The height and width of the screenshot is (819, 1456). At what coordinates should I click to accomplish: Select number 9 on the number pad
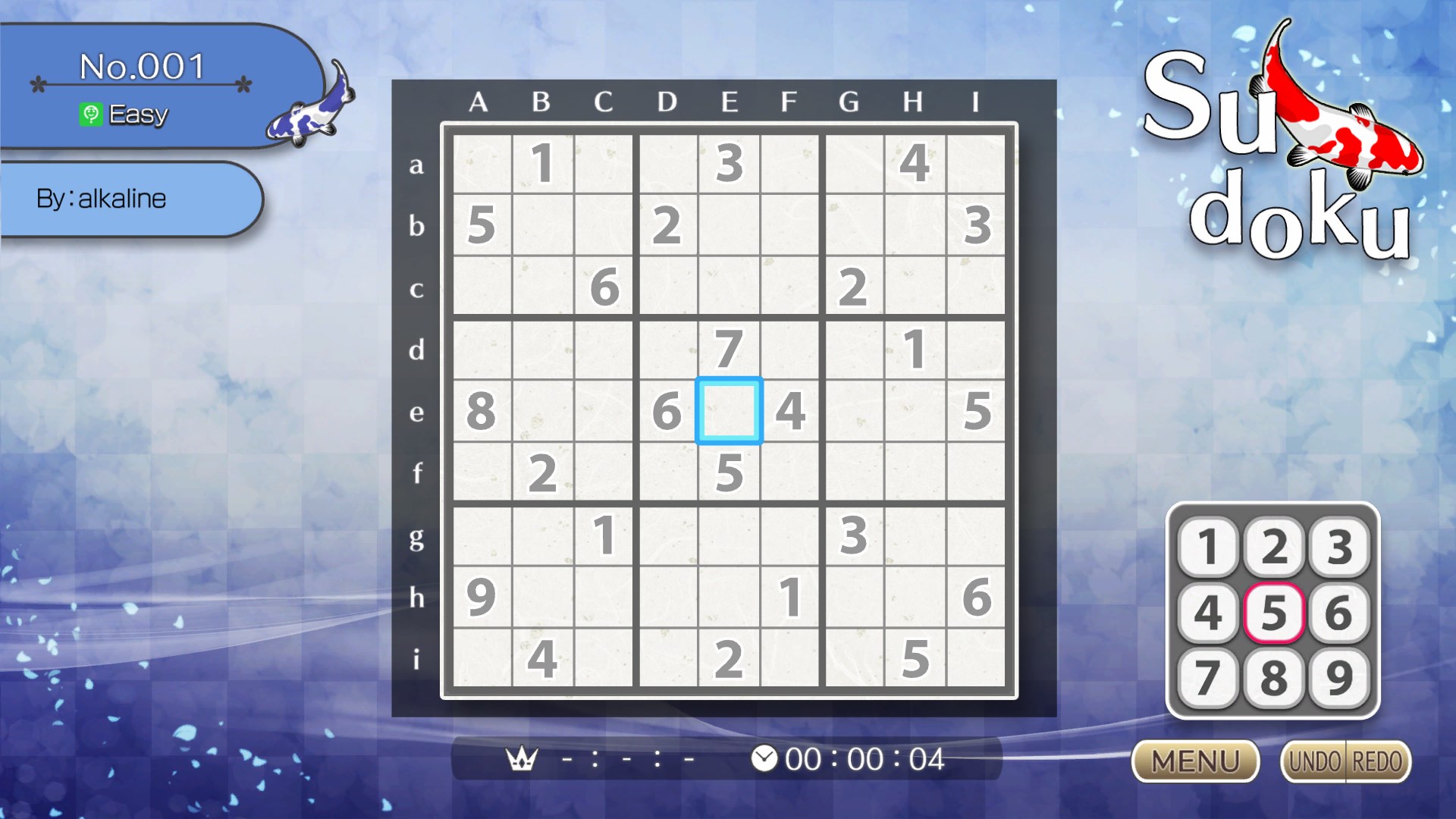[1340, 677]
